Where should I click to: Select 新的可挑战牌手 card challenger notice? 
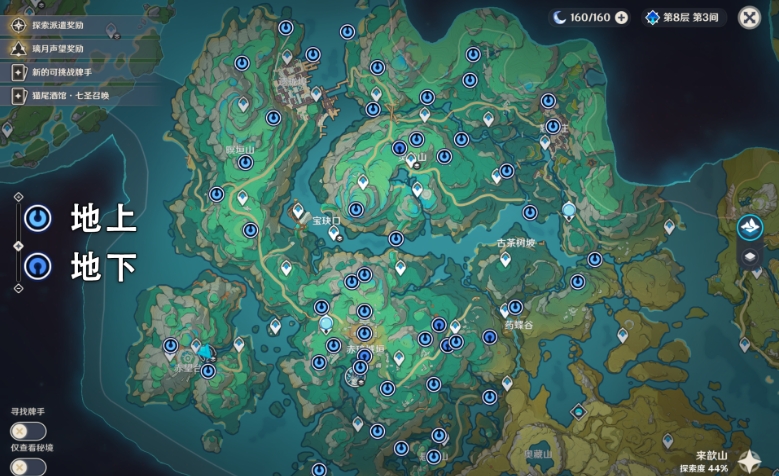point(58,72)
